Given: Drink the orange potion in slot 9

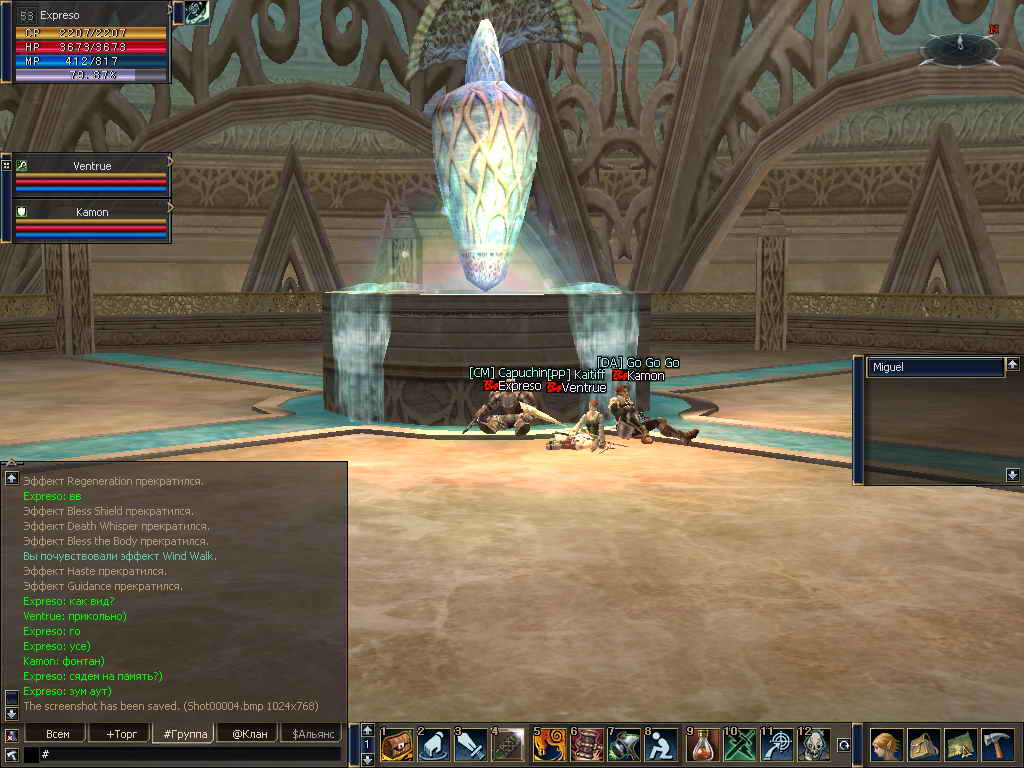Looking at the screenshot, I should 704,746.
